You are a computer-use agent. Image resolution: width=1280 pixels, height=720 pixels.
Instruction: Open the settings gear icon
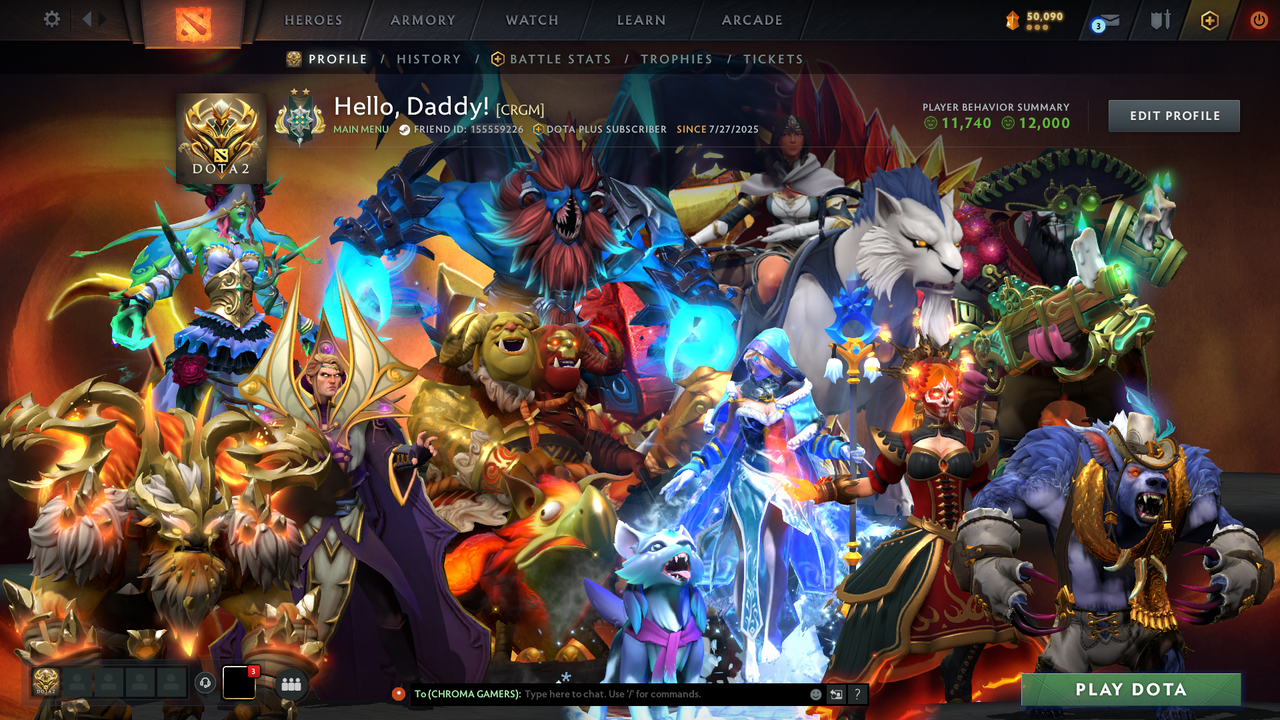(53, 18)
